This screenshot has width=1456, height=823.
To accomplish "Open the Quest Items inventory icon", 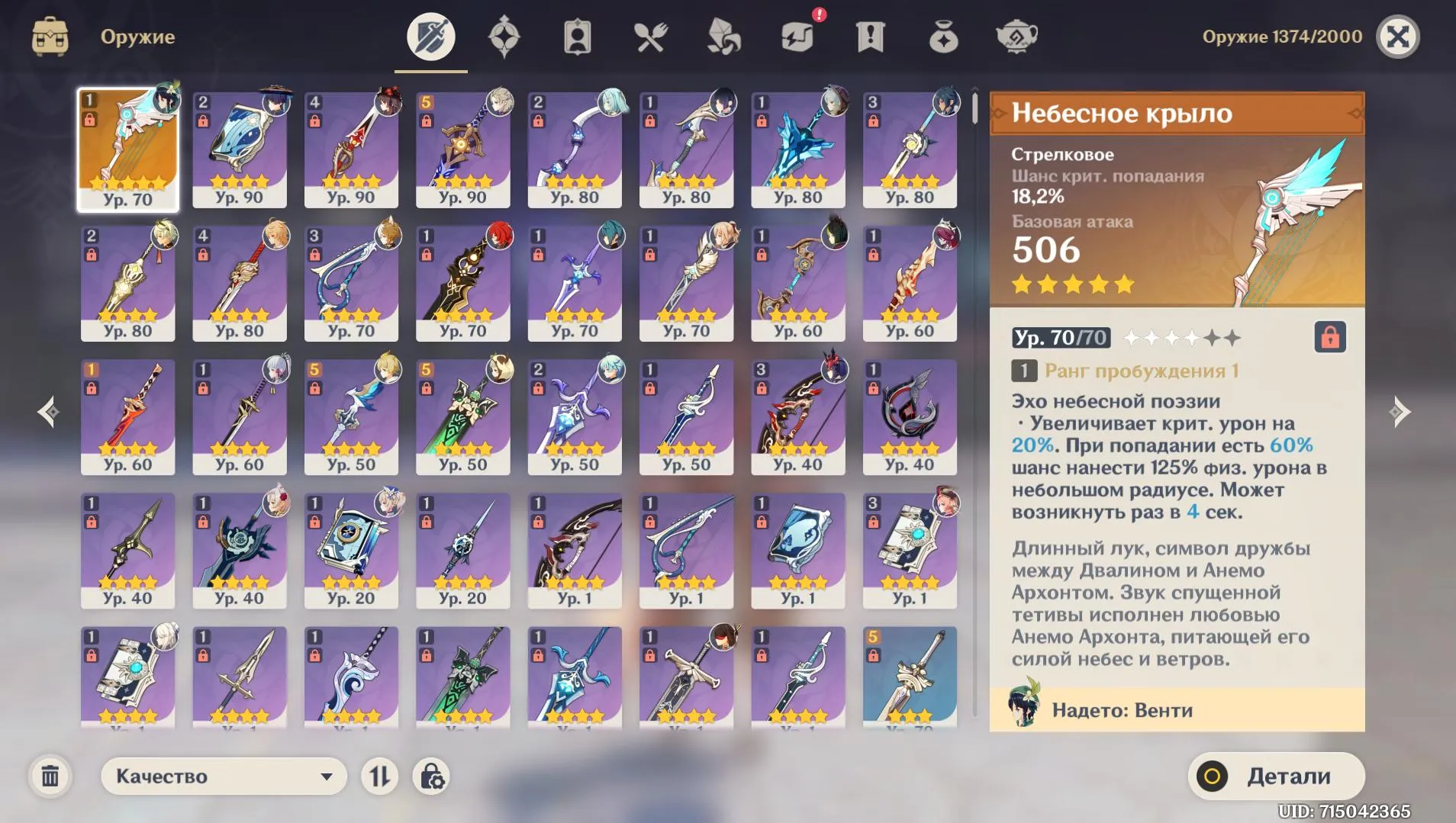I will pos(869,36).
